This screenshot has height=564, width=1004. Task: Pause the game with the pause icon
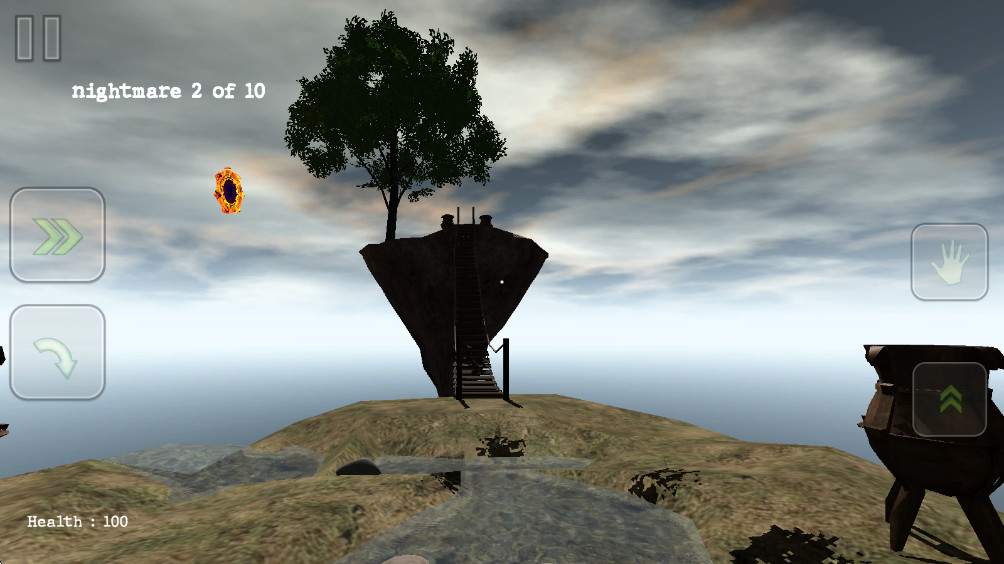[38, 38]
